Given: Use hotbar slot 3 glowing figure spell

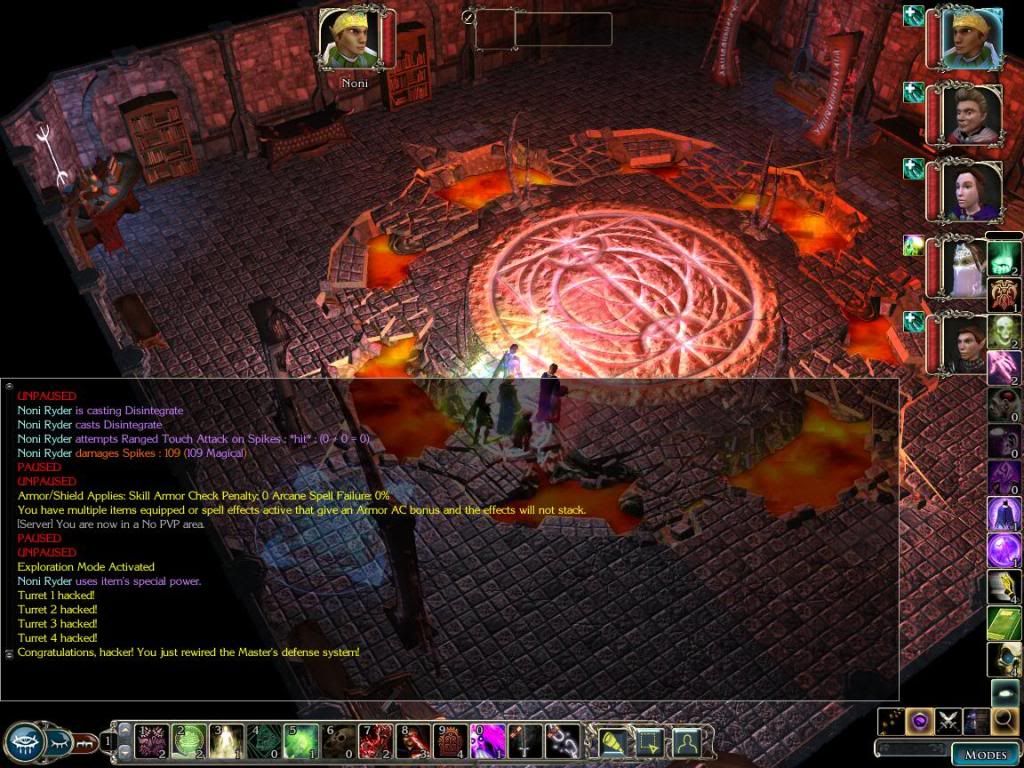Looking at the screenshot, I should click(x=227, y=741).
